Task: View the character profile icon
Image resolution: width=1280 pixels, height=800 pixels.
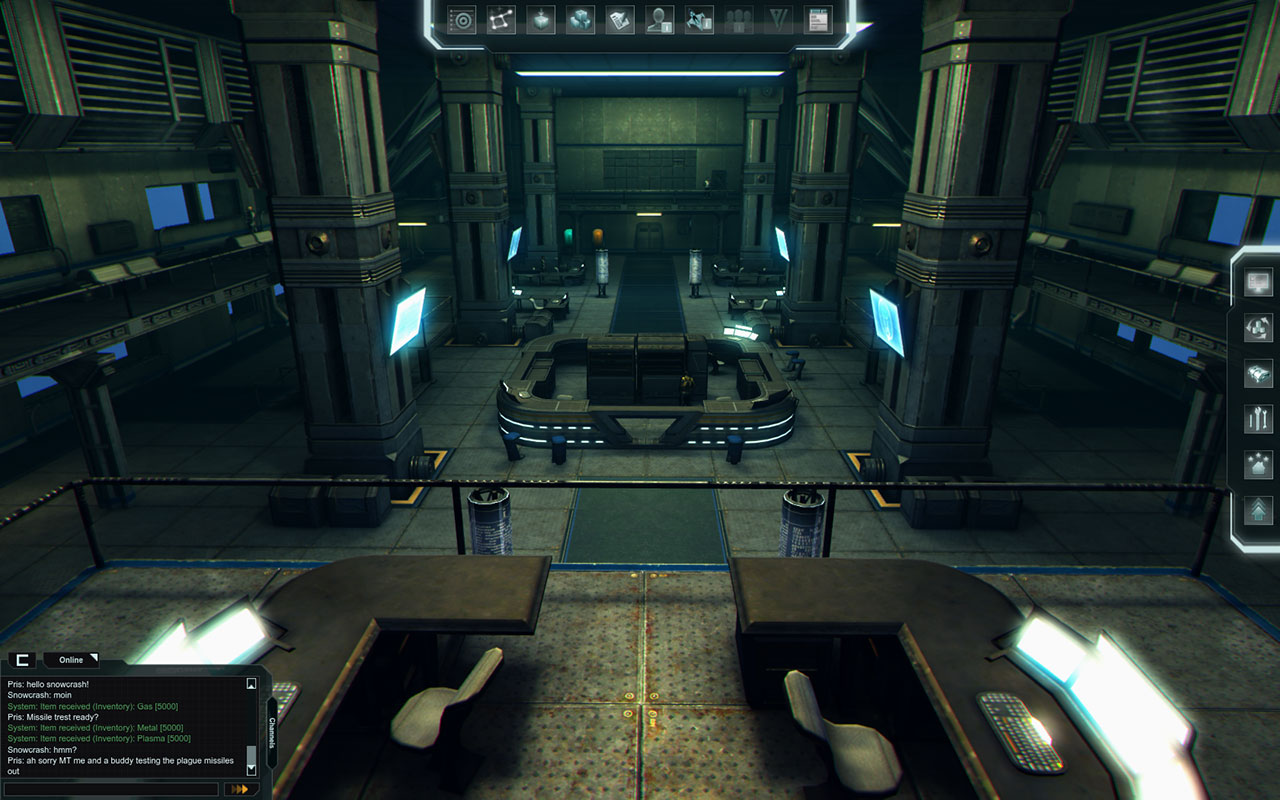Action: pyautogui.click(x=660, y=20)
